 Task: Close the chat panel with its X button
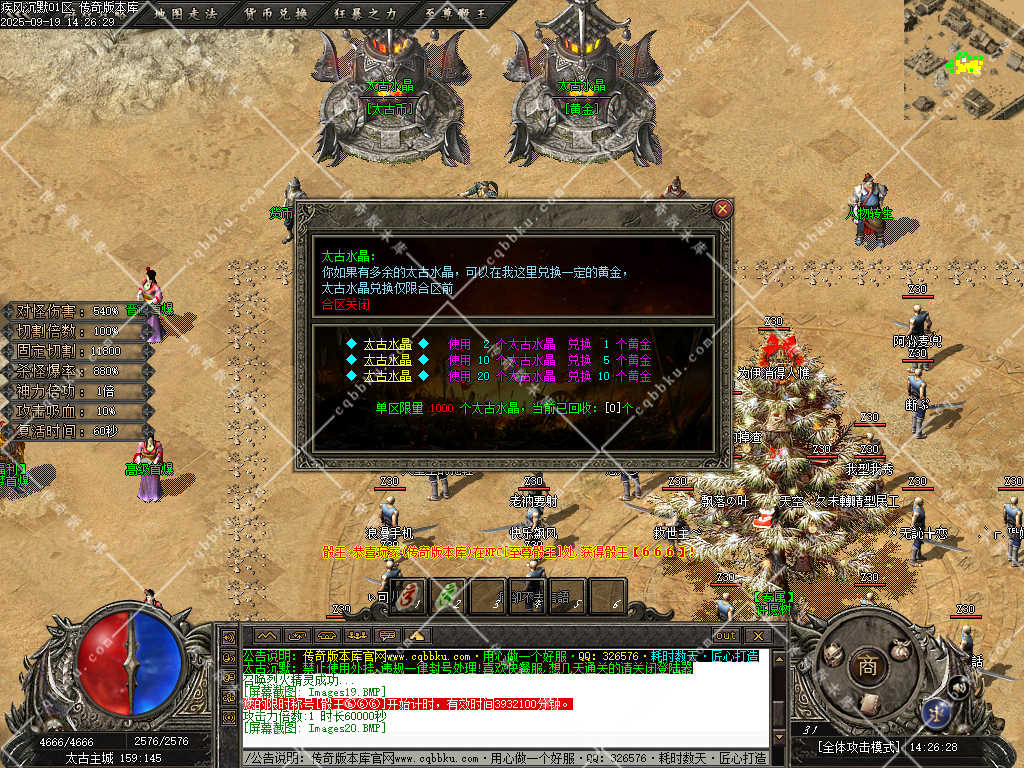[757, 635]
